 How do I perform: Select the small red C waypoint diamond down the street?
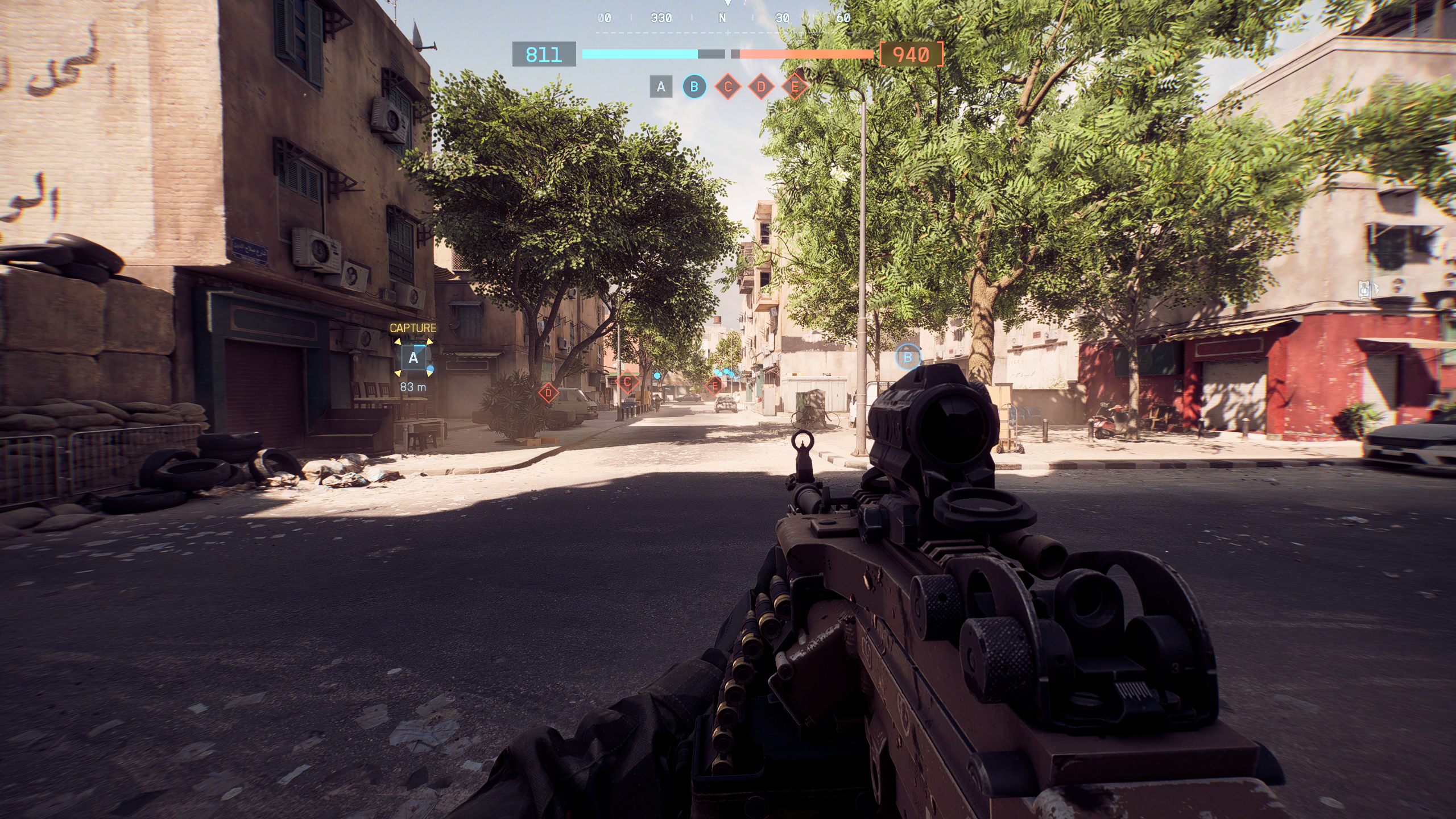(x=627, y=382)
